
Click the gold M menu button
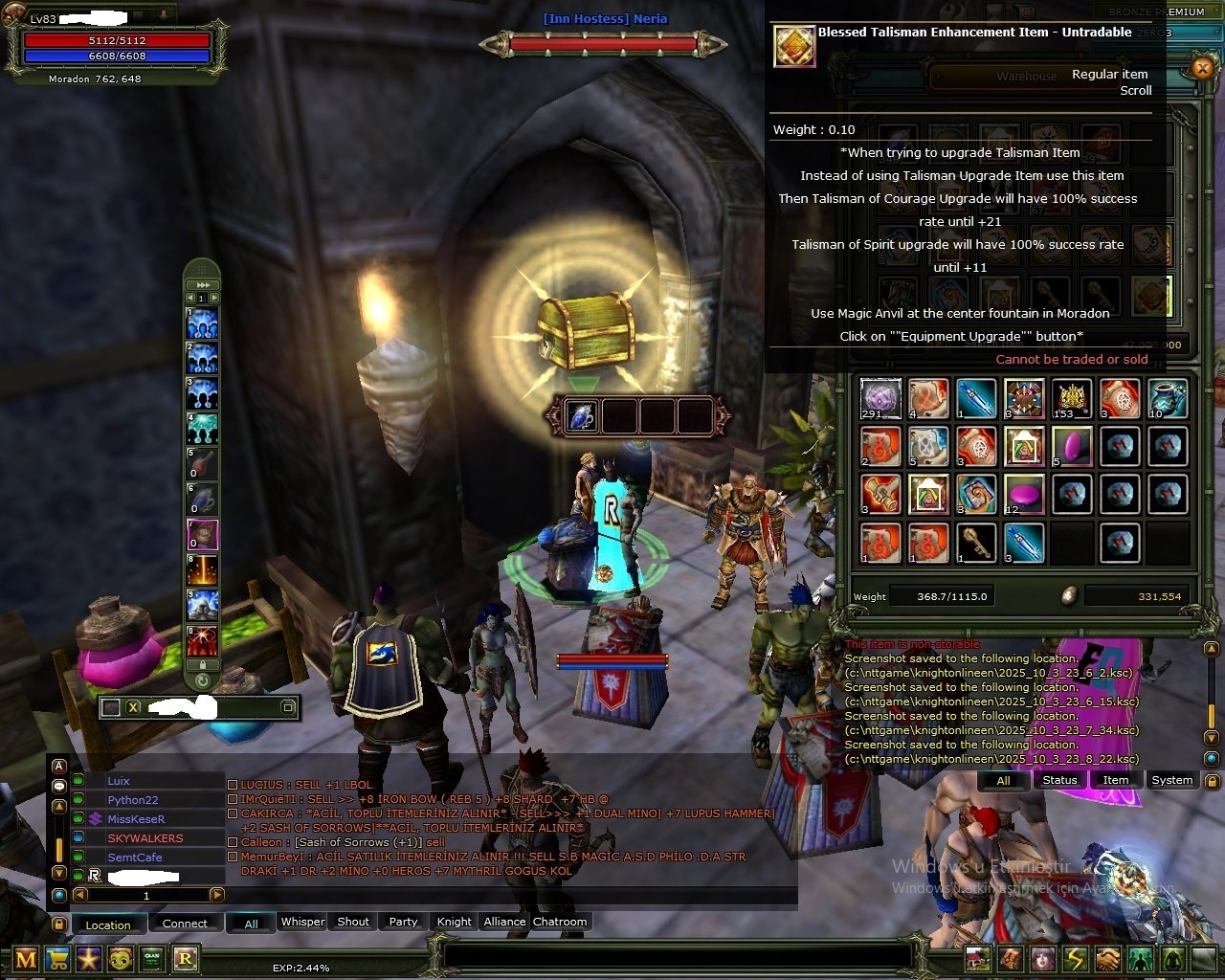[x=26, y=959]
